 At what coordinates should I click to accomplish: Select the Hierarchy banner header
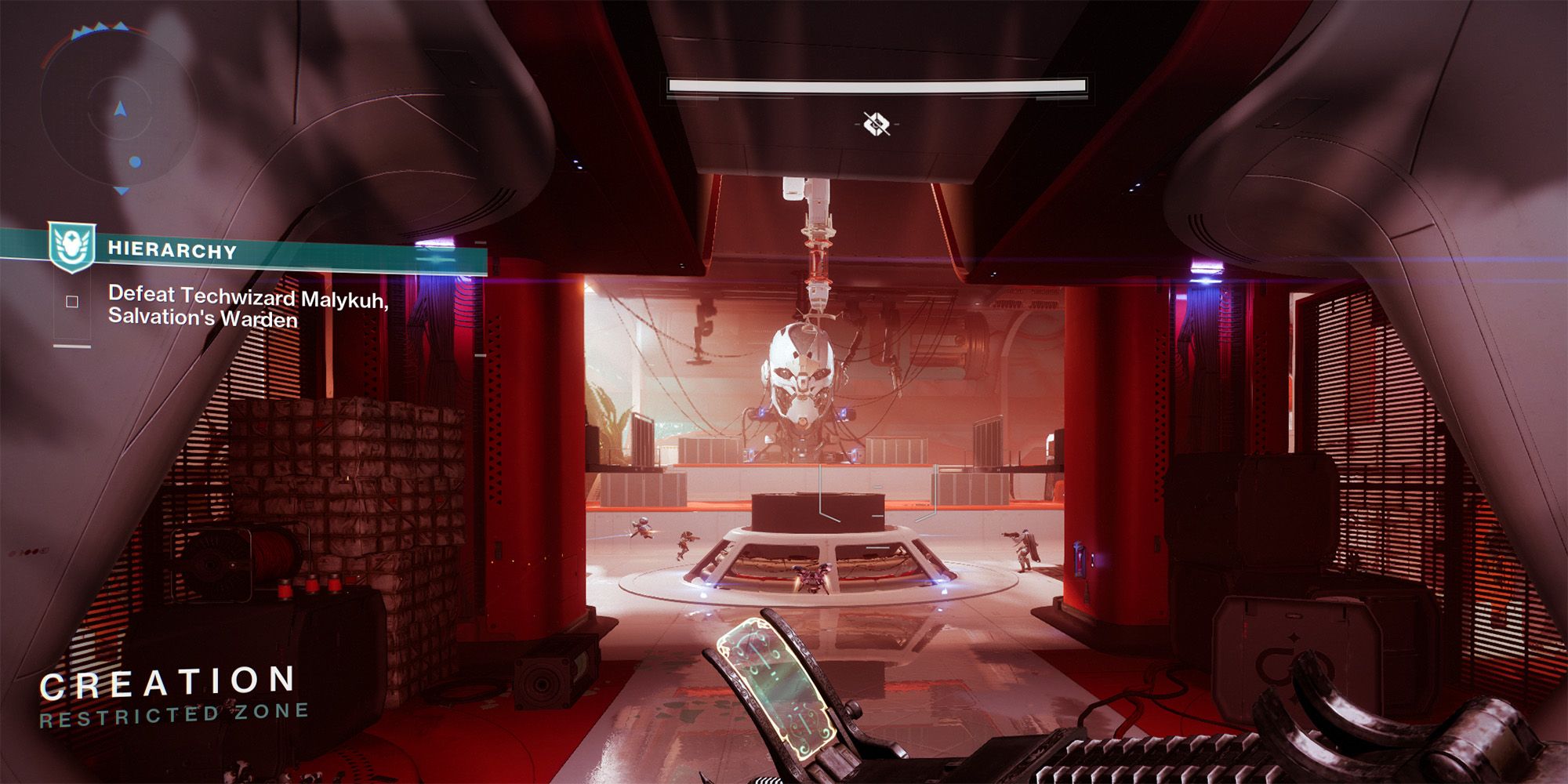point(172,251)
